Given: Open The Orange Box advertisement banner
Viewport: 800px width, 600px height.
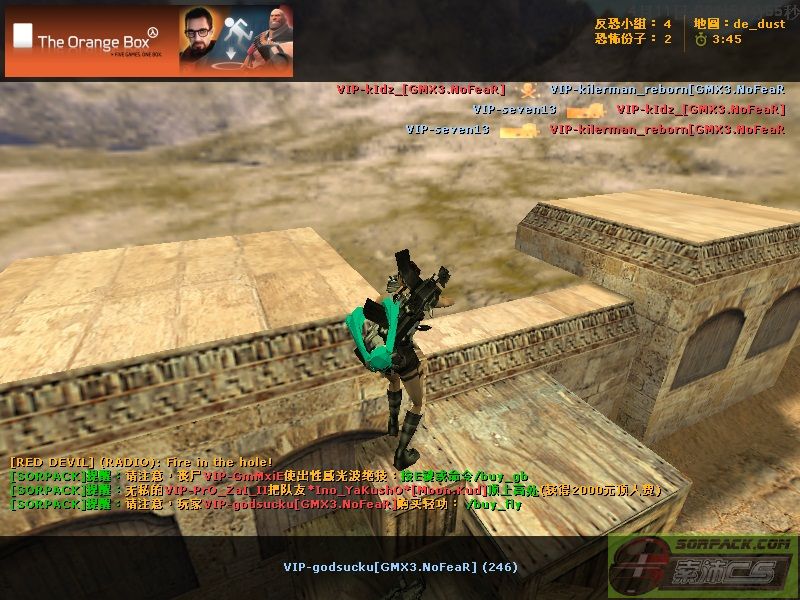Looking at the screenshot, I should [x=149, y=41].
